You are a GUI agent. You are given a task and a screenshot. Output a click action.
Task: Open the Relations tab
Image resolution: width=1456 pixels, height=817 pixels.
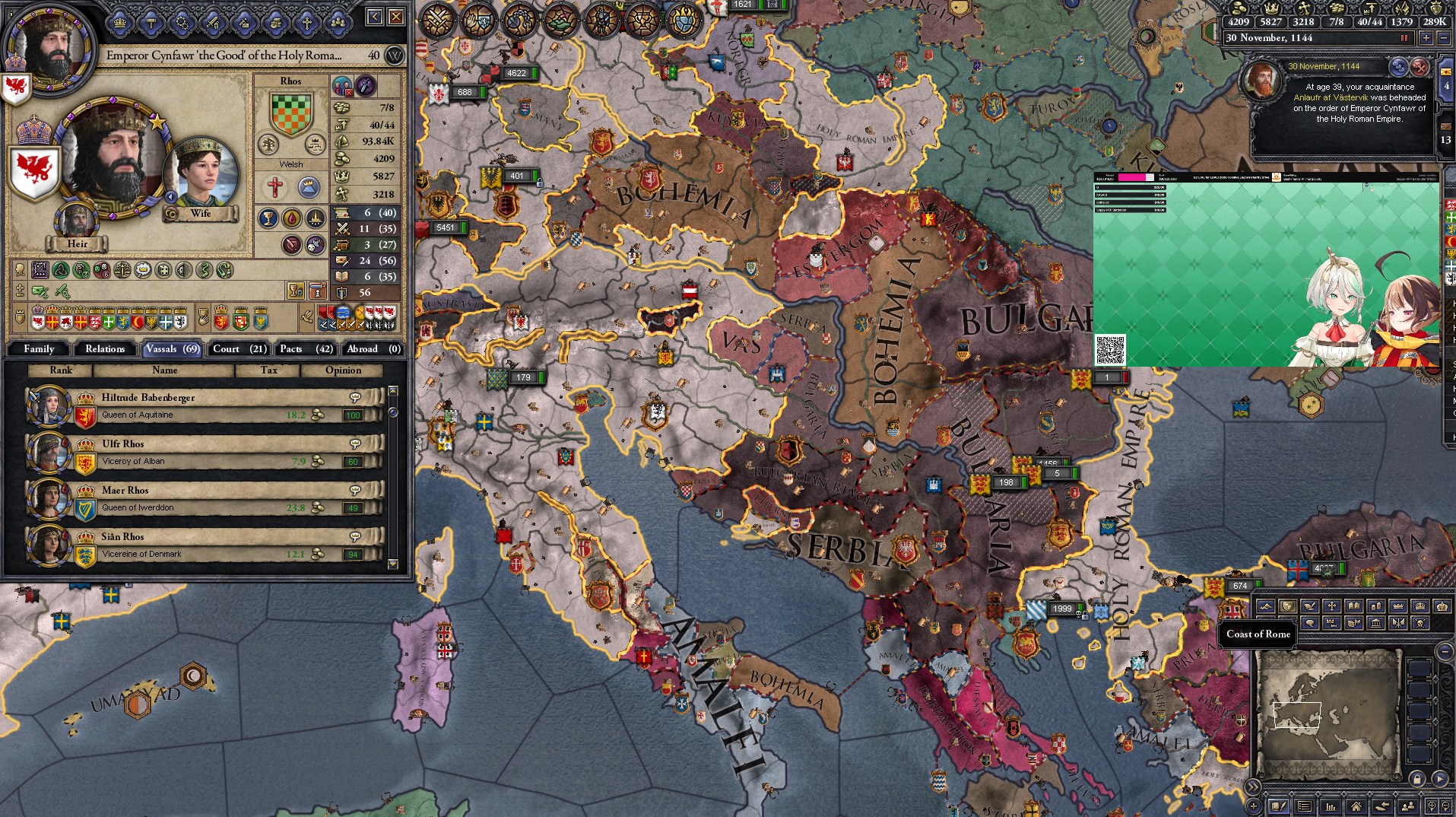(105, 349)
